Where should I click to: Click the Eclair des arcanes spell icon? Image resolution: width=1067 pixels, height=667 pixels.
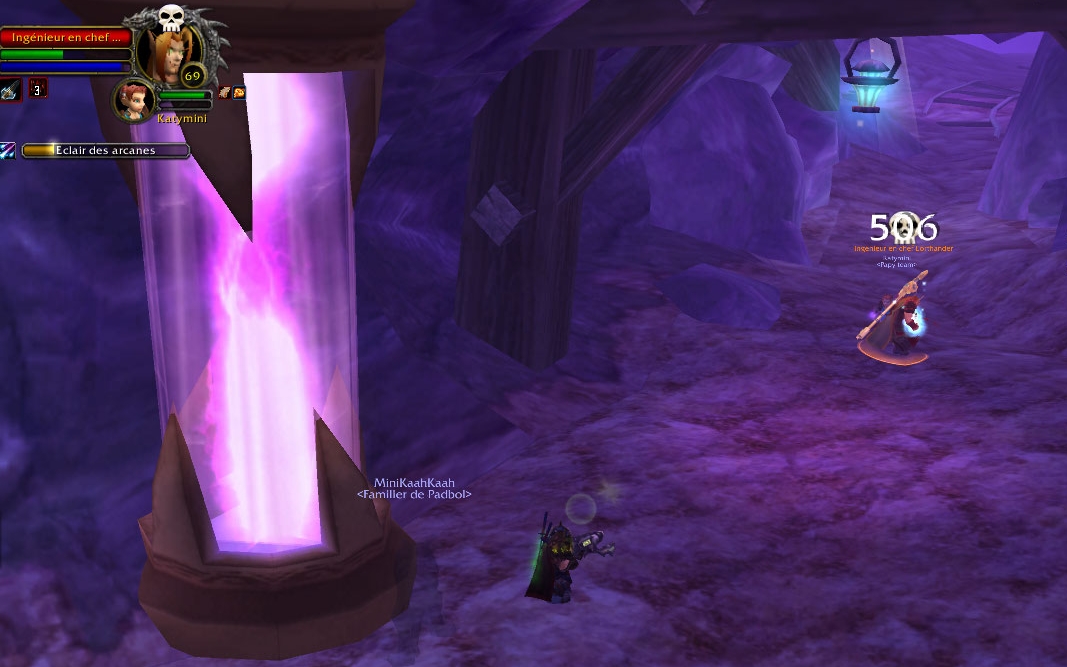click(x=8, y=151)
